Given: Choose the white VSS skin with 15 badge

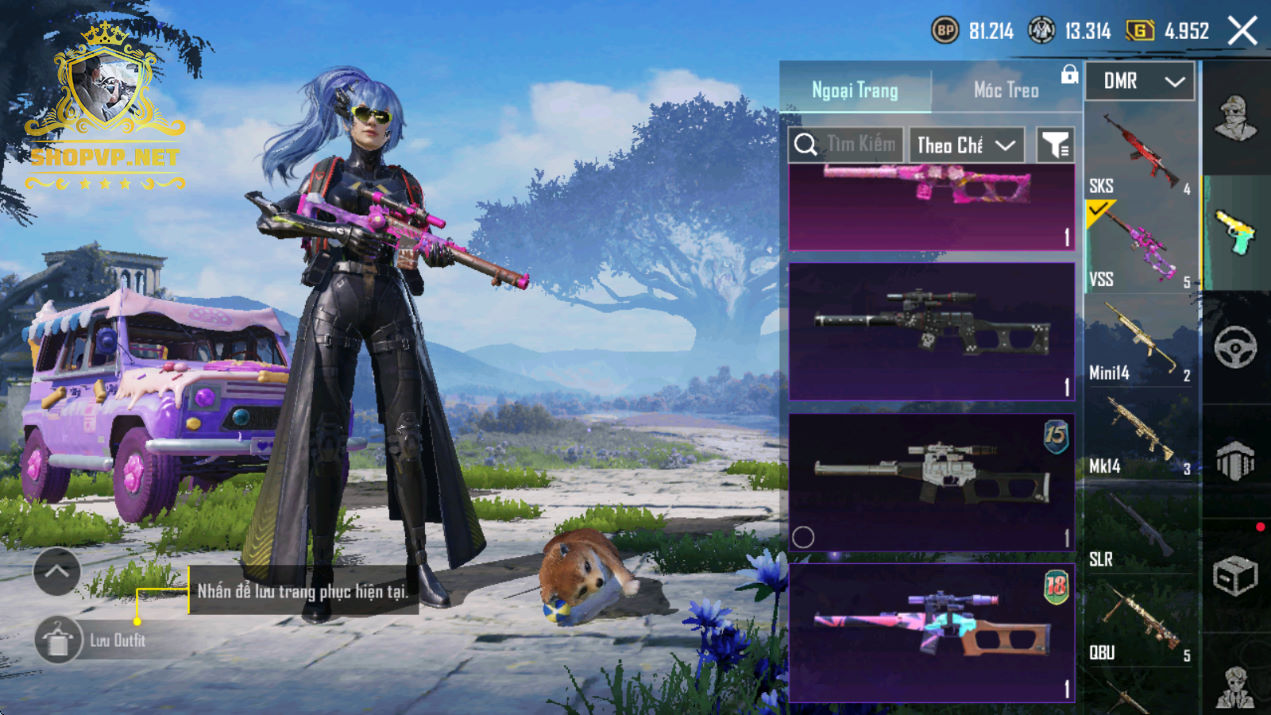Looking at the screenshot, I should coord(931,481).
